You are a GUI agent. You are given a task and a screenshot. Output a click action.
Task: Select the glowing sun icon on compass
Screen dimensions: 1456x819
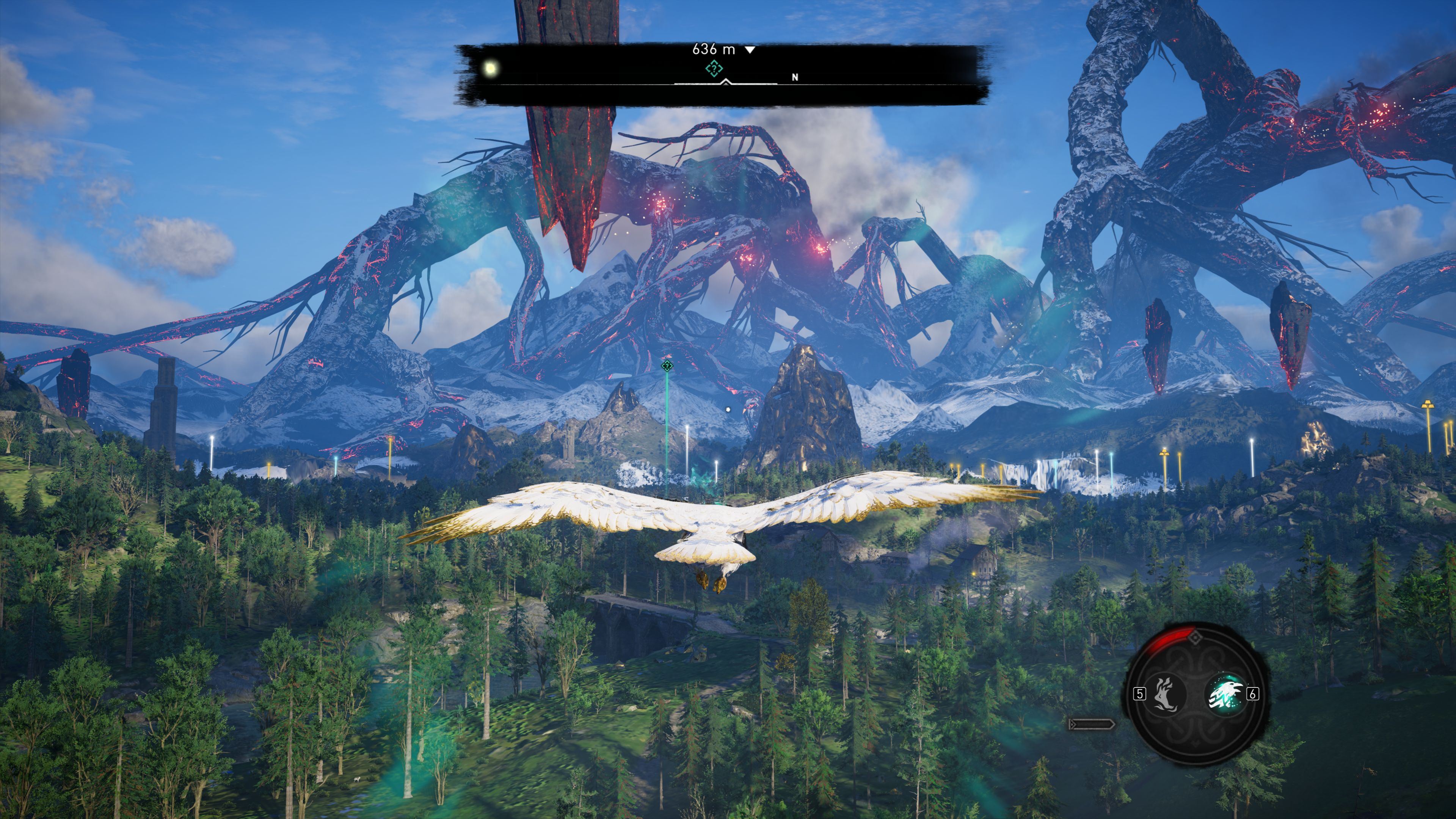point(491,69)
